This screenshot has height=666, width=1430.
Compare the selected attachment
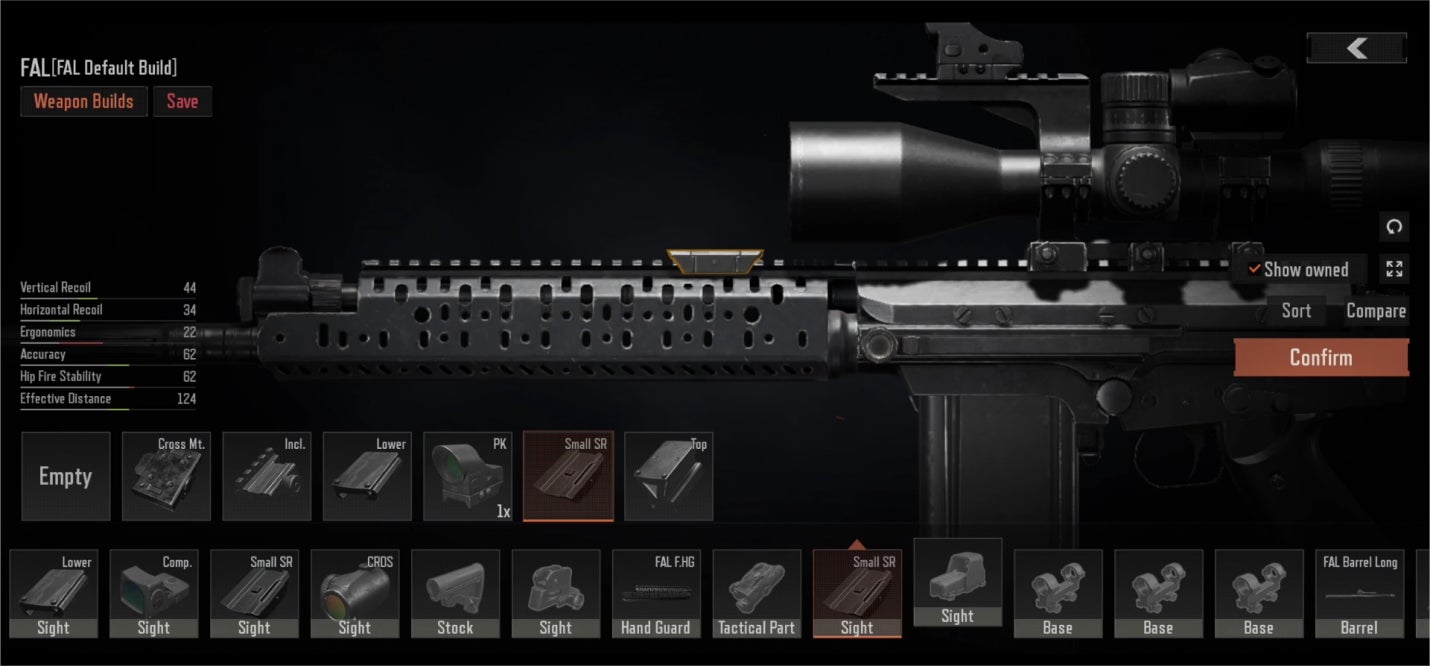click(x=1375, y=311)
